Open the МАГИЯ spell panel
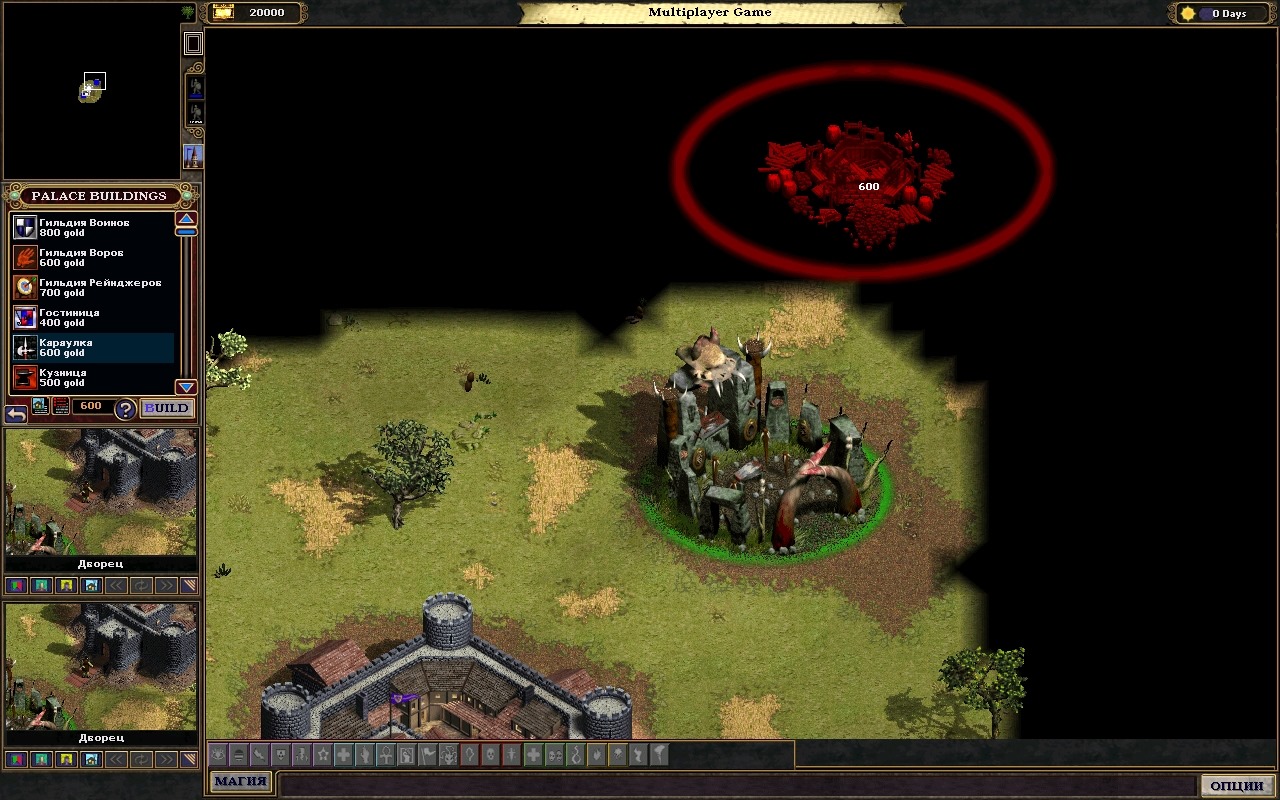The width and height of the screenshot is (1280, 800). click(x=240, y=782)
